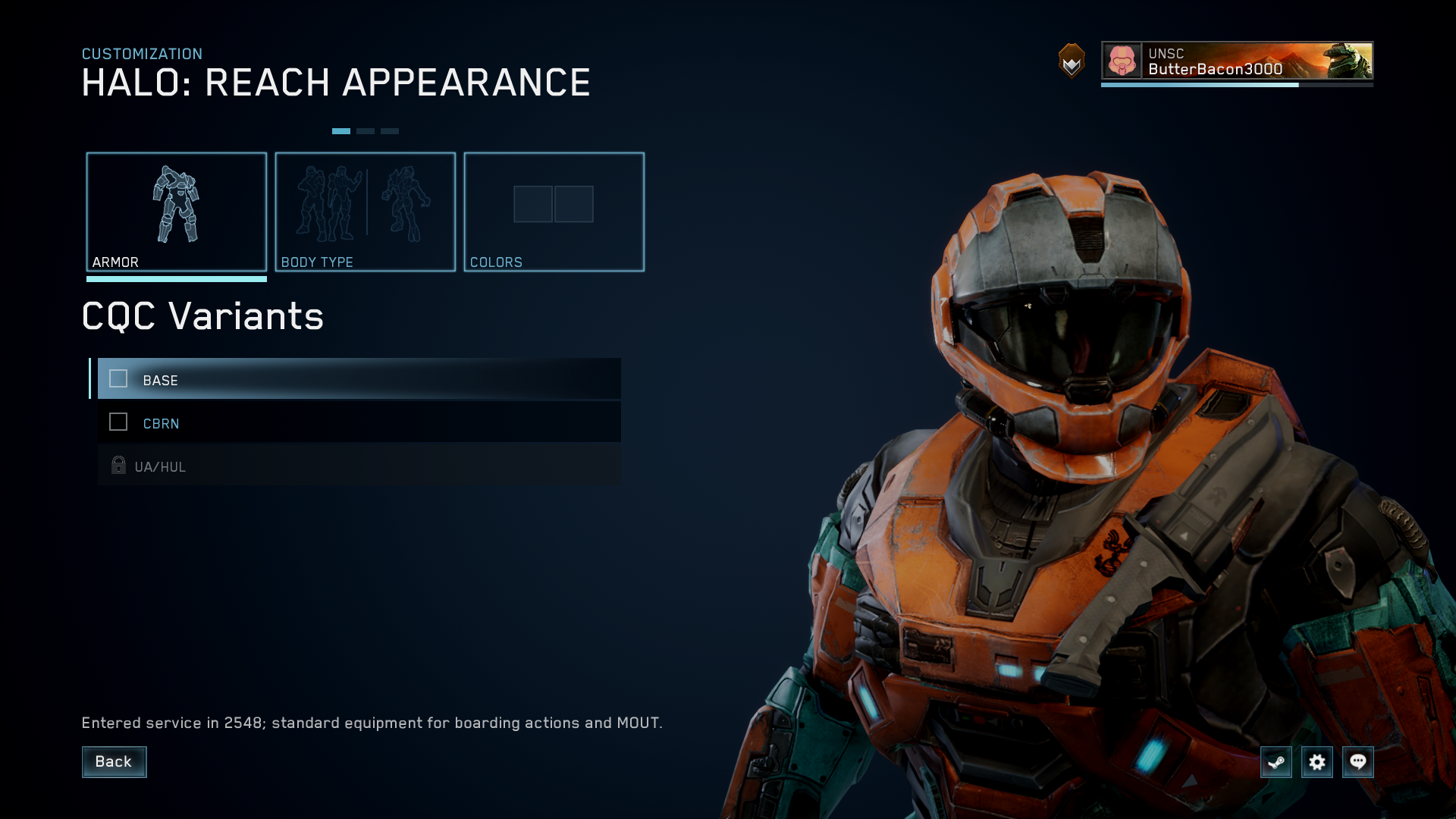
Task: Enable the CBRN variant checkbox
Action: 118,422
